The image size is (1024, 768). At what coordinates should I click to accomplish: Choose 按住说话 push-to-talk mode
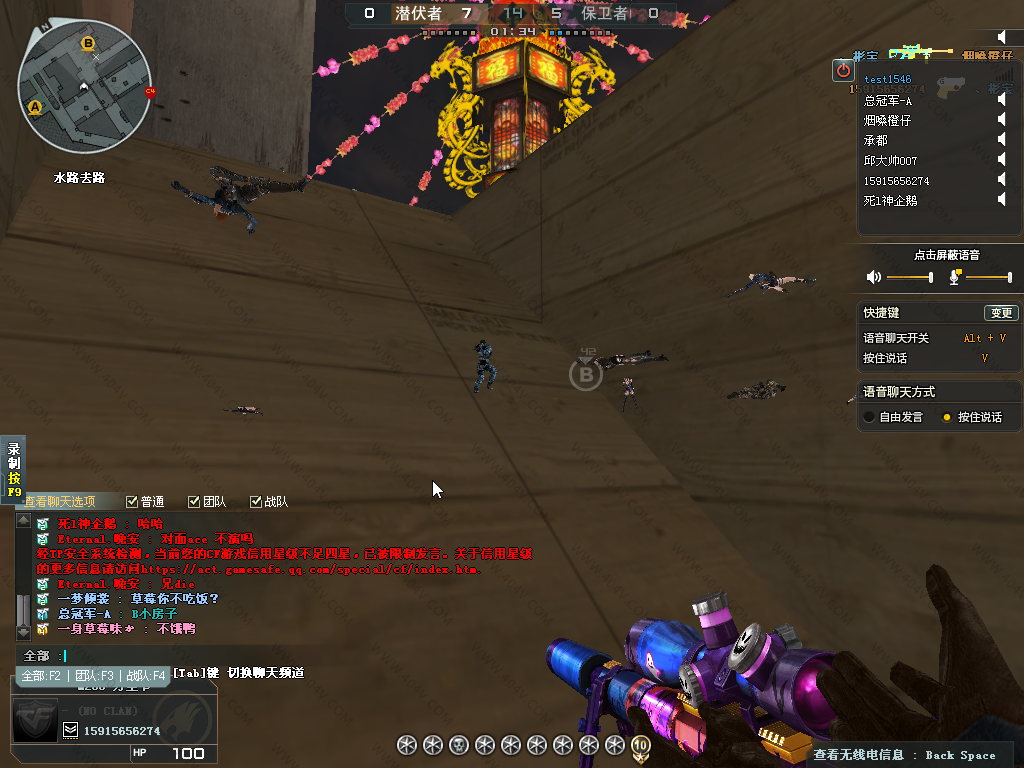[947, 417]
